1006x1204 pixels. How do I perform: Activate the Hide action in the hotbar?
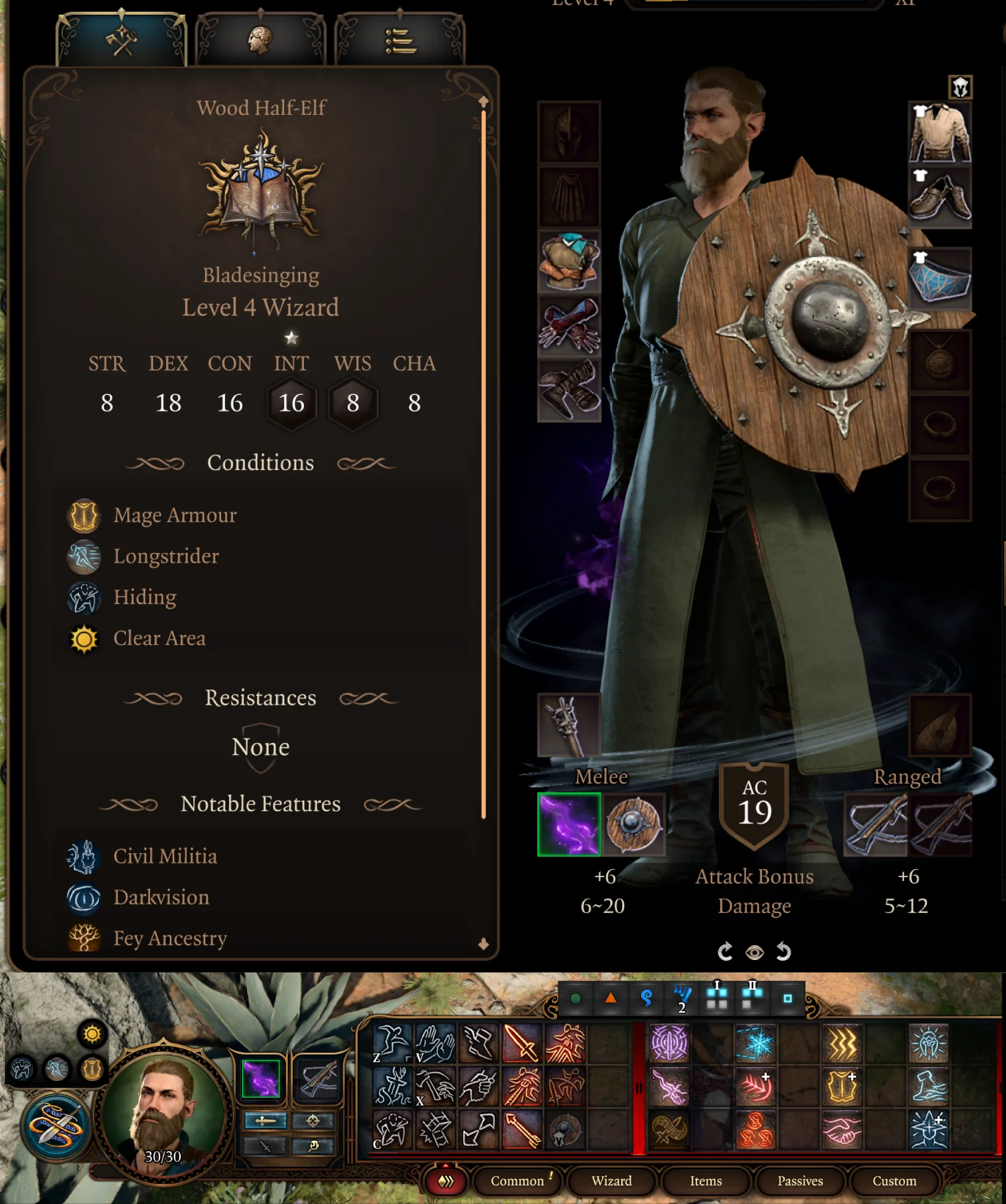pyautogui.click(x=392, y=1129)
